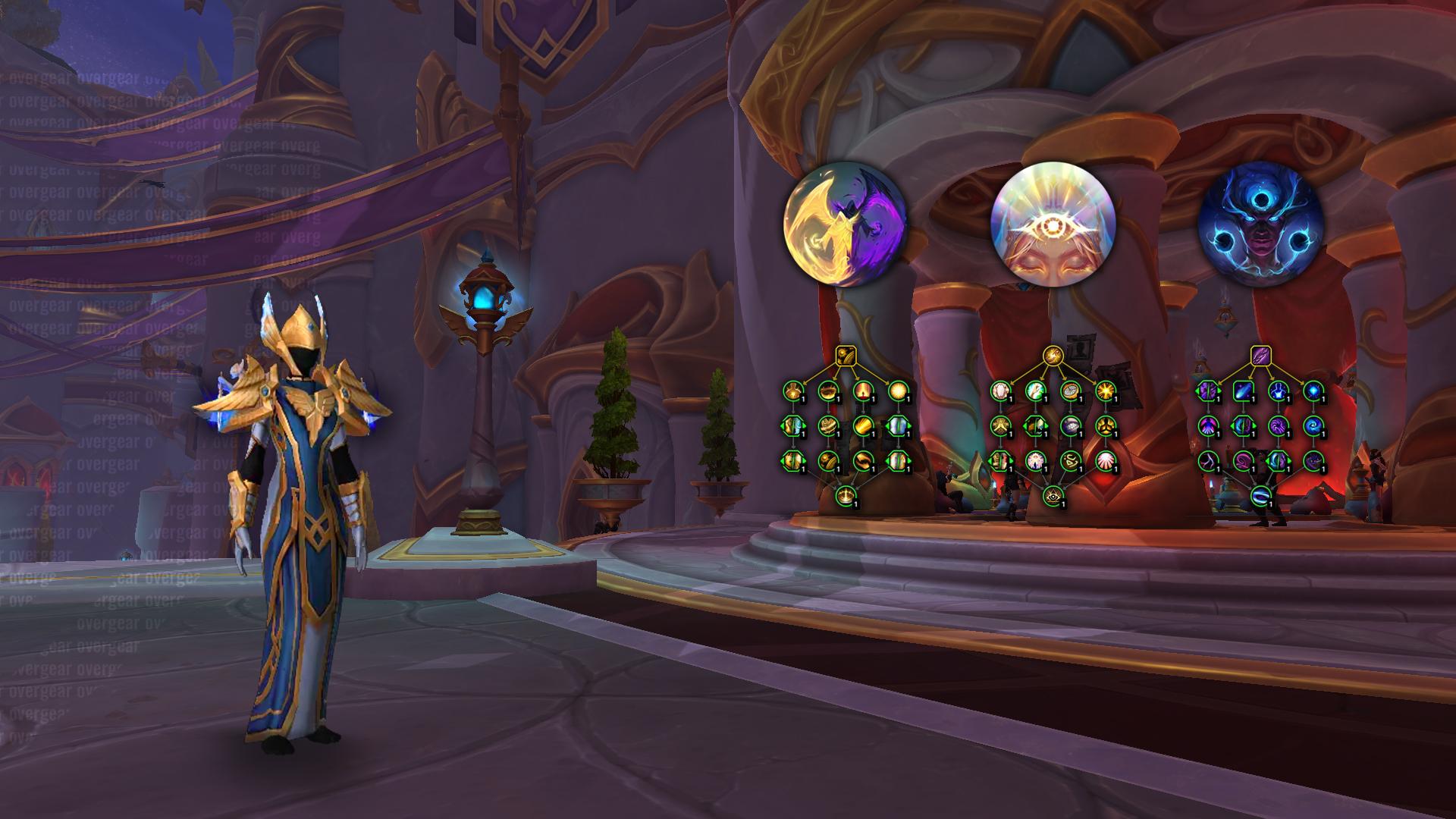Screen dimensions: 1456x819
Task: Pick the blue humanoid silhouette Voidweaver talent
Action: (1277, 391)
